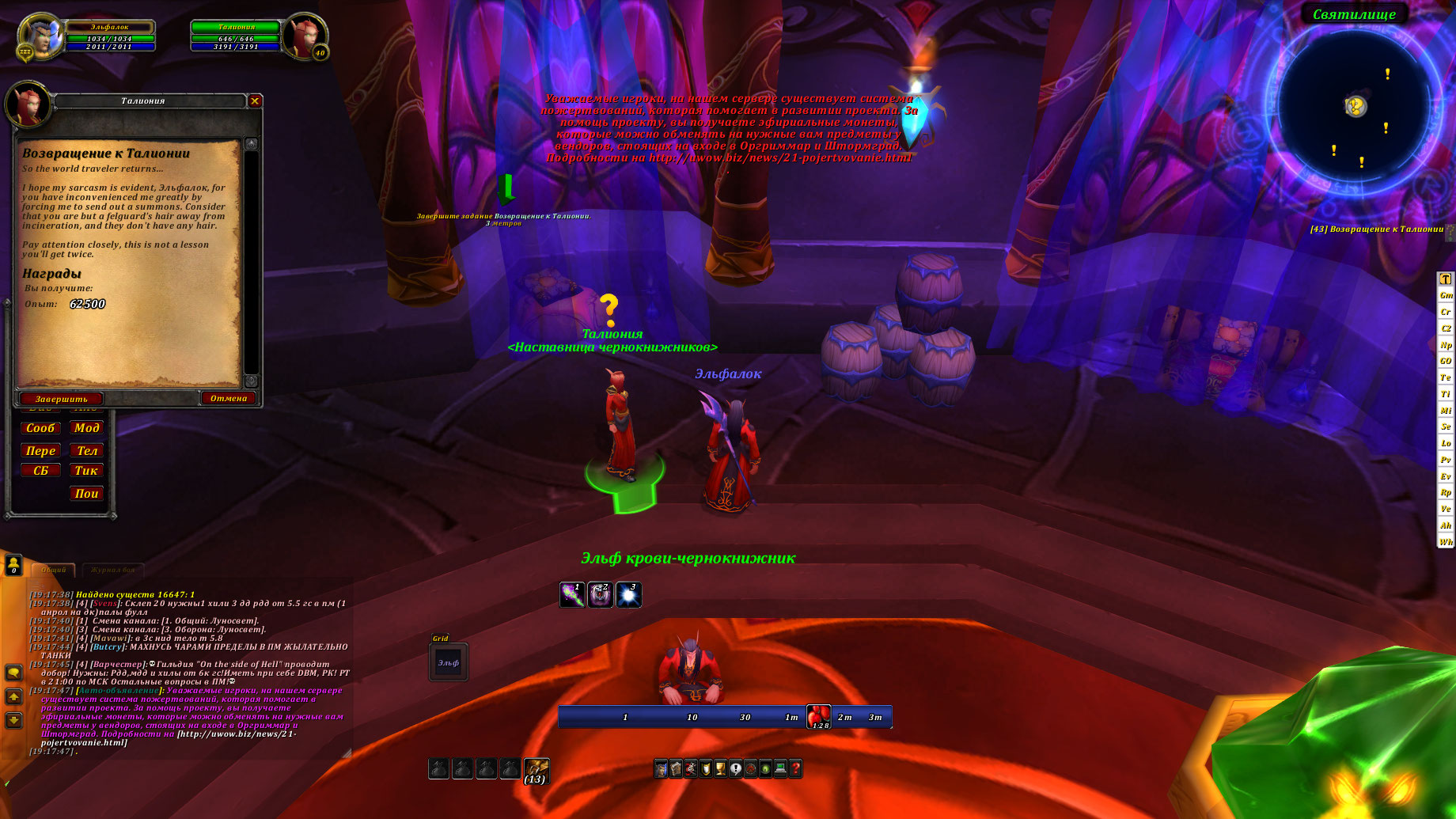The height and width of the screenshot is (819, 1456).
Task: Click the Сооб panel button
Action: click(x=40, y=428)
